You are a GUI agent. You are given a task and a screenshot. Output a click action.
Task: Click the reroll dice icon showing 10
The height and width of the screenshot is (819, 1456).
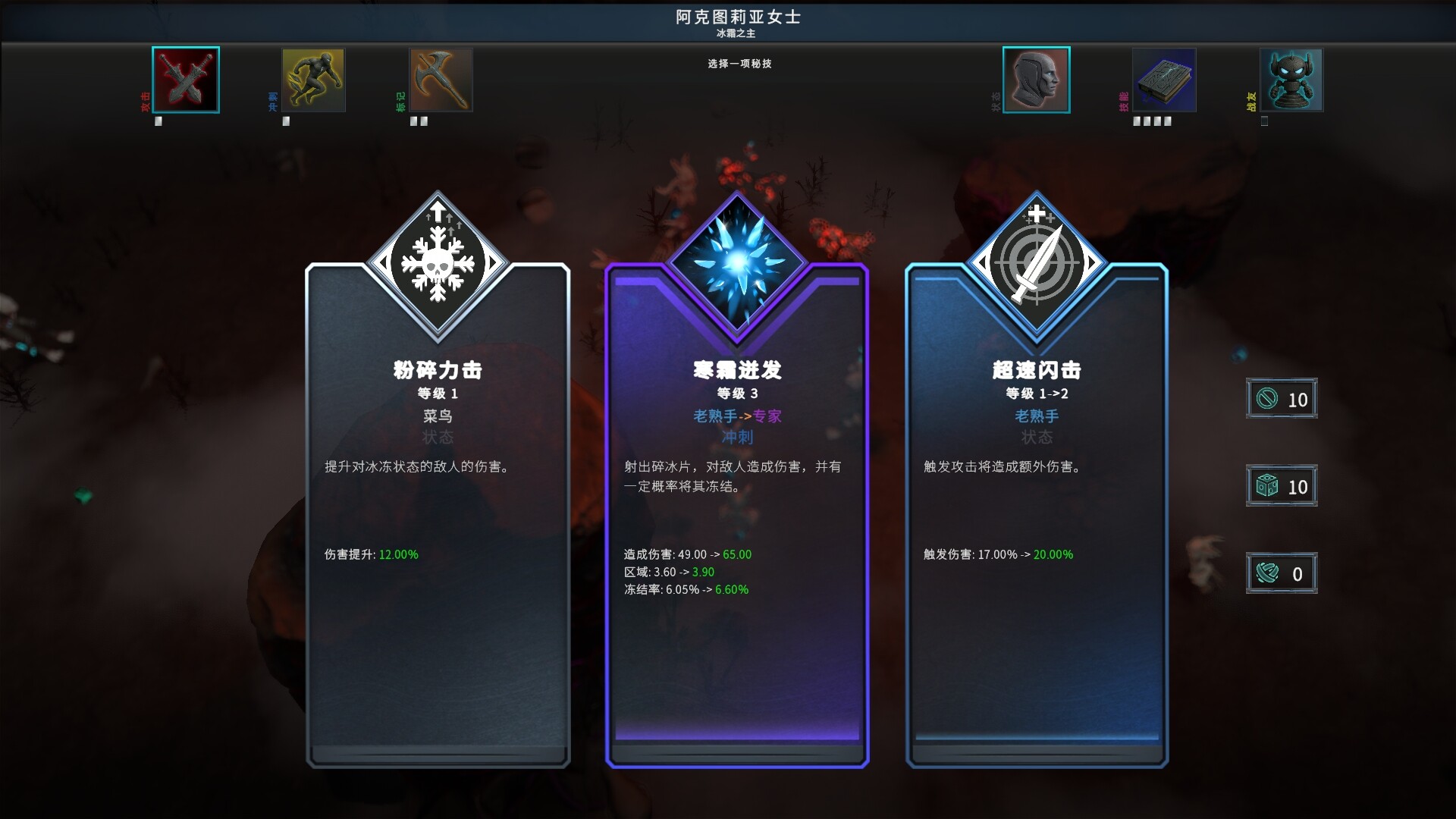point(1282,485)
